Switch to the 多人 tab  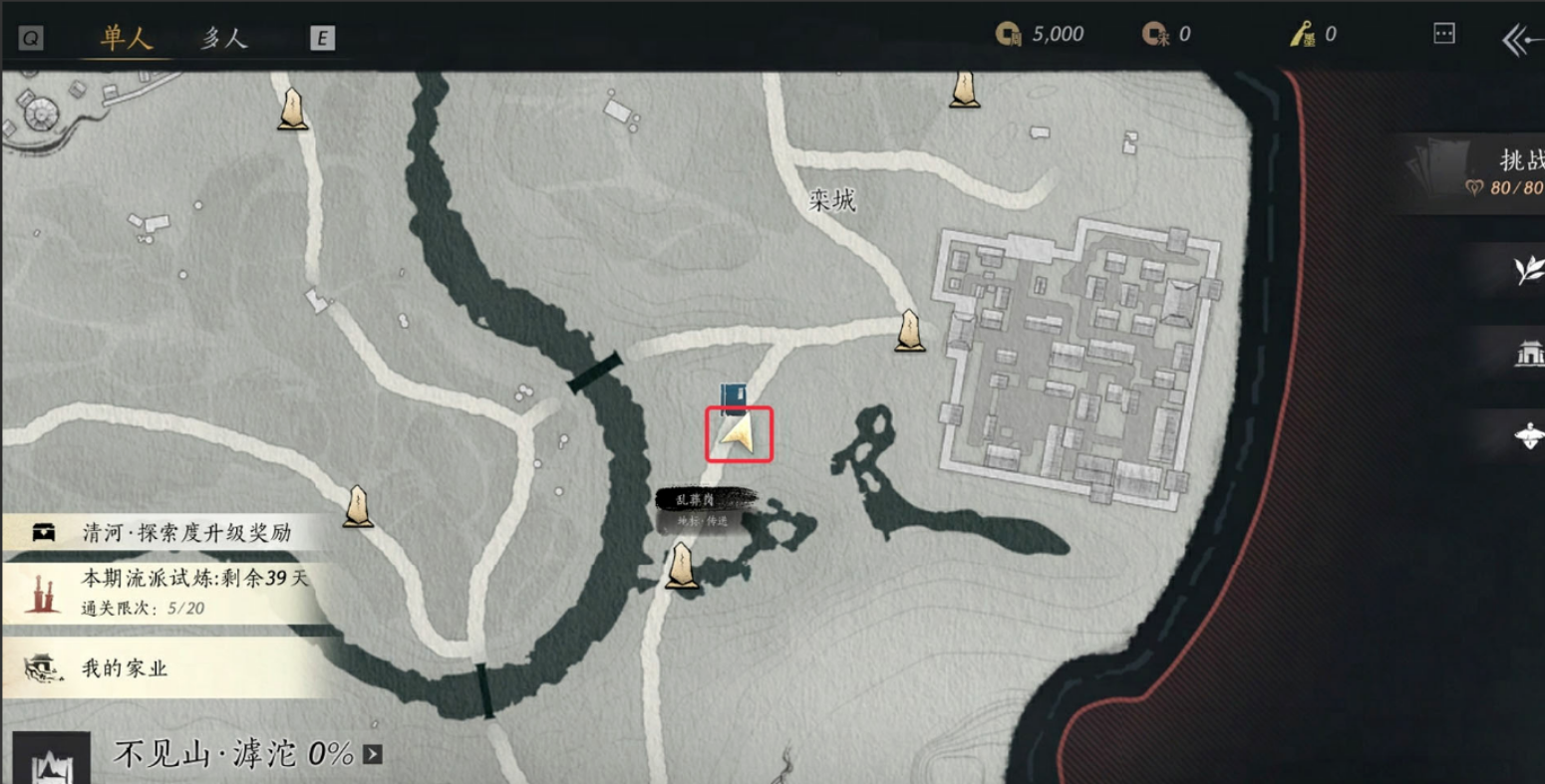coord(223,38)
